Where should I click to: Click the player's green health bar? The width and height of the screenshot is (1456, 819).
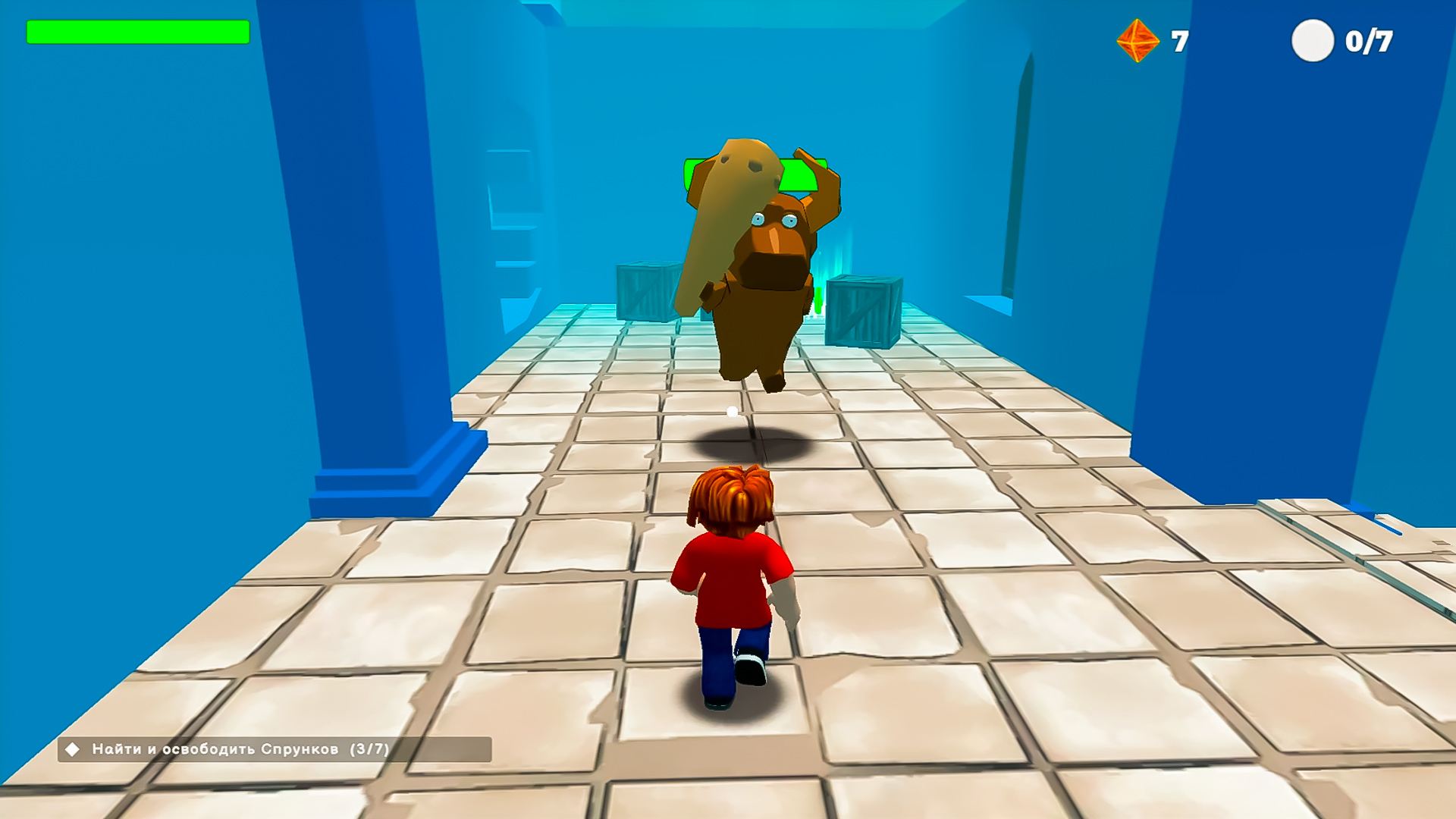[139, 33]
